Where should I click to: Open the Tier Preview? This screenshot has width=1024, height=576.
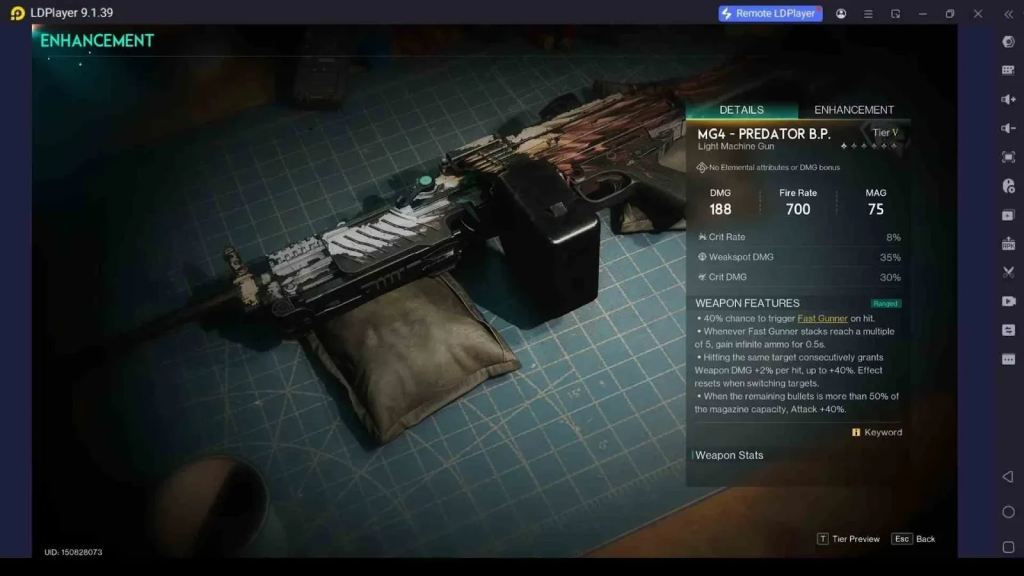[x=849, y=539]
